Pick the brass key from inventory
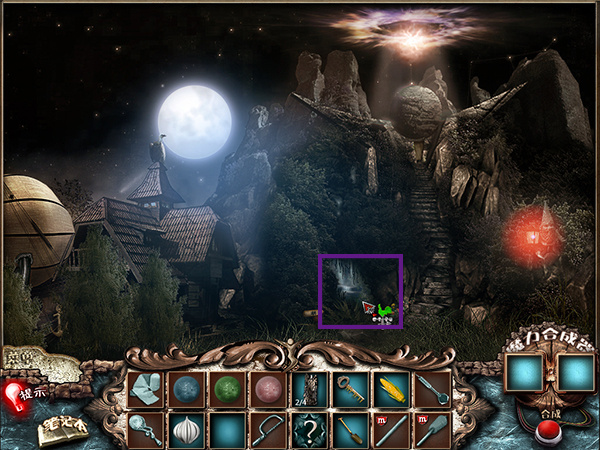 [350, 389]
